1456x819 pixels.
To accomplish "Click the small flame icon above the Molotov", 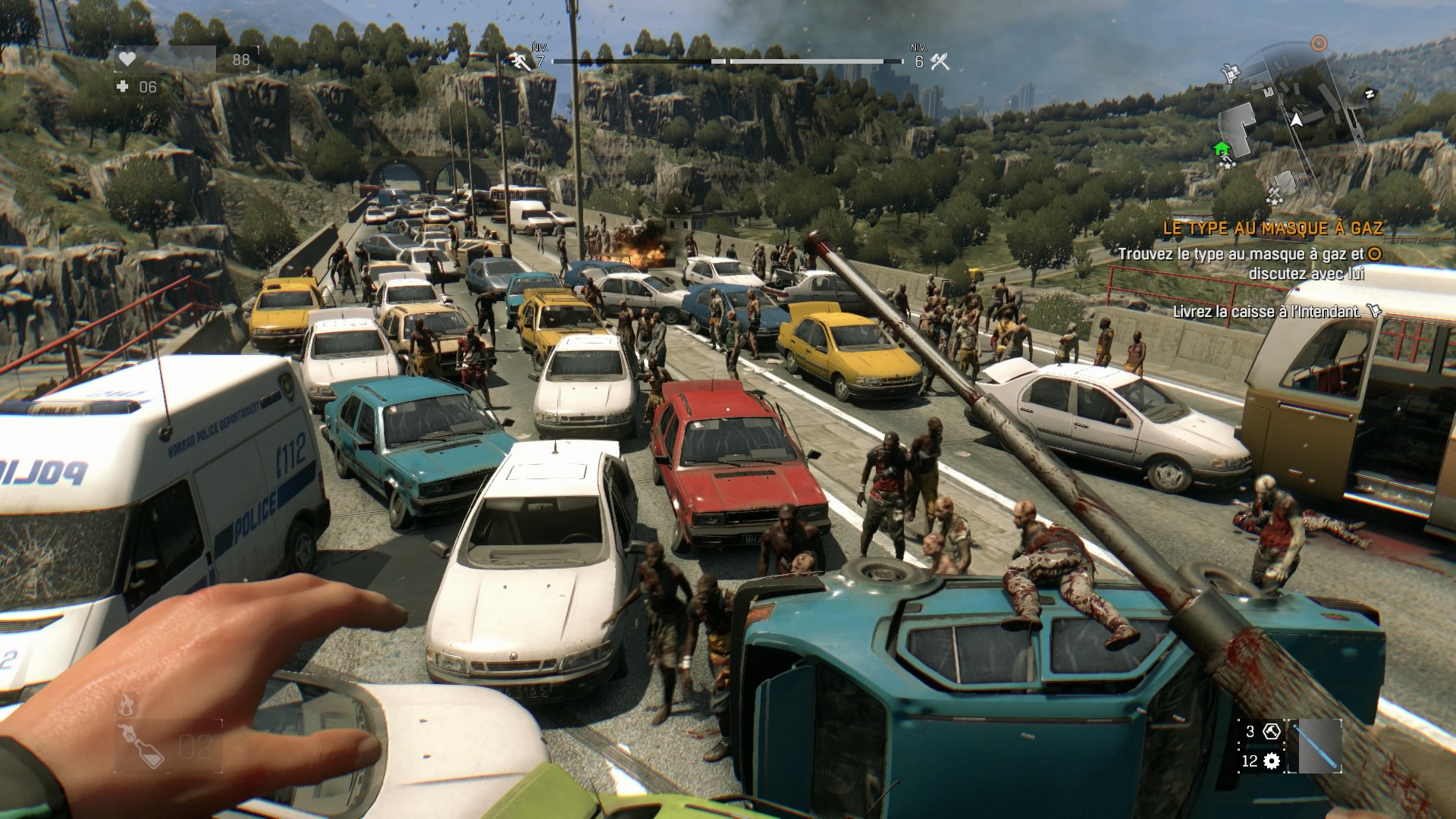I will [x=126, y=704].
